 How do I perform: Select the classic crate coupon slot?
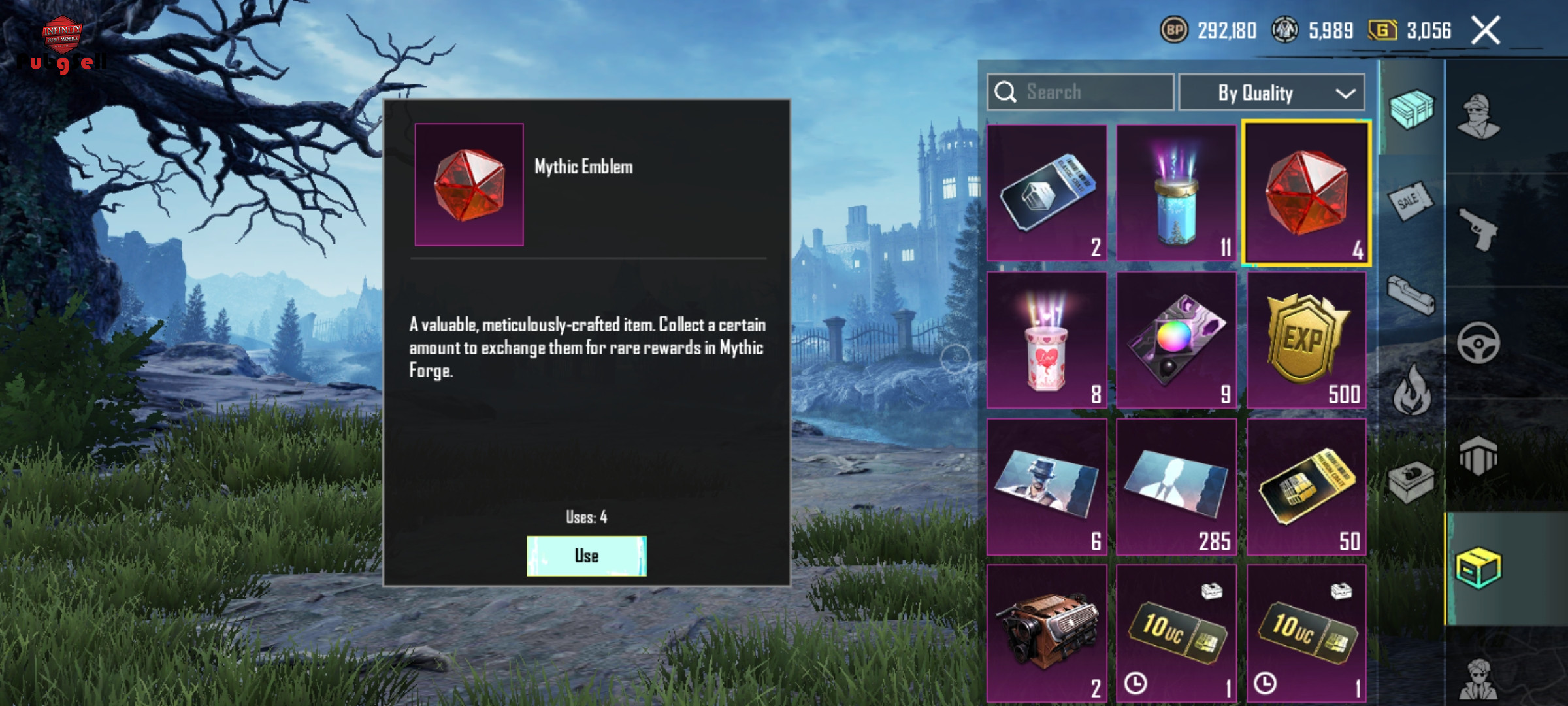tap(1047, 193)
